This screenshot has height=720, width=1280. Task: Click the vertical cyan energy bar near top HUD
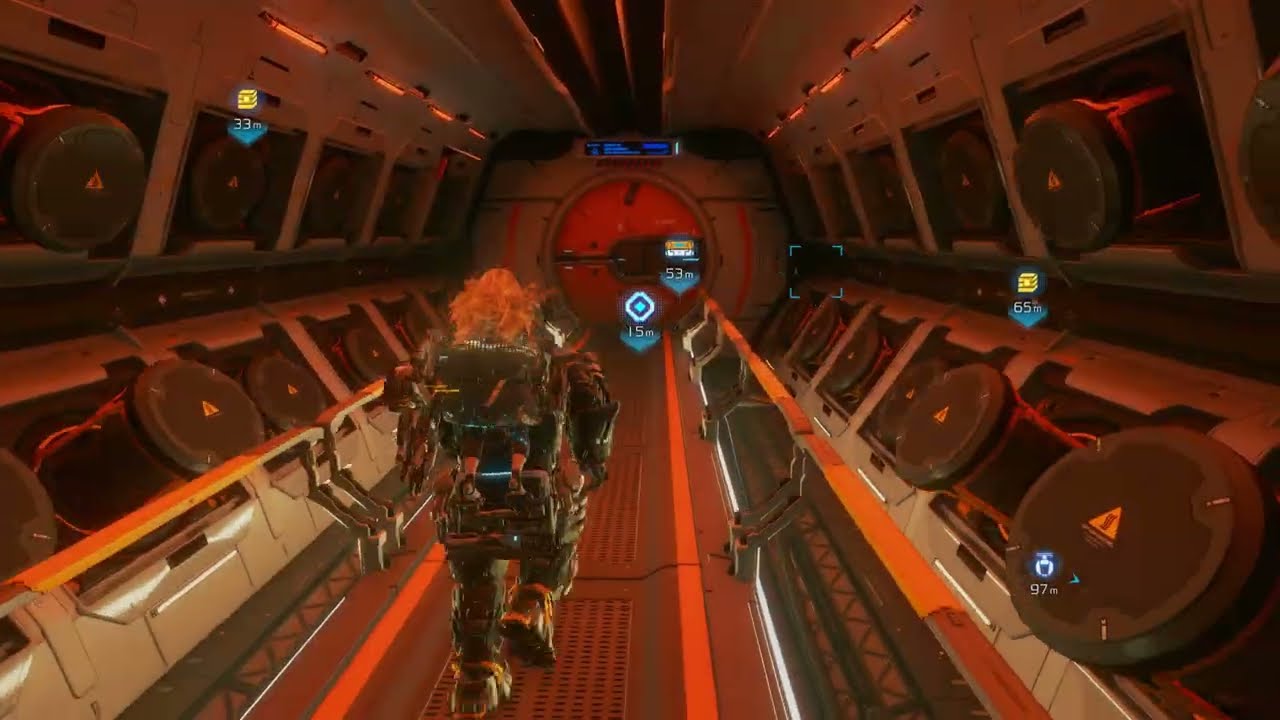[679, 146]
